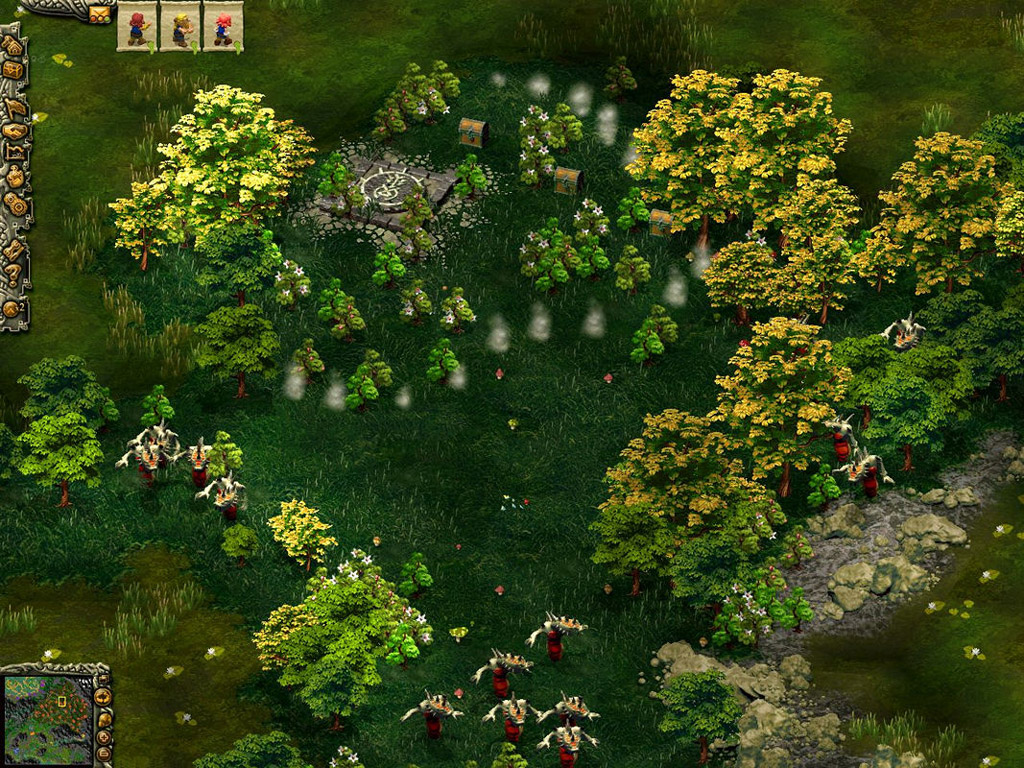This screenshot has height=768, width=1024.
Task: Open the gear cogs settings icon
Action: [14, 203]
